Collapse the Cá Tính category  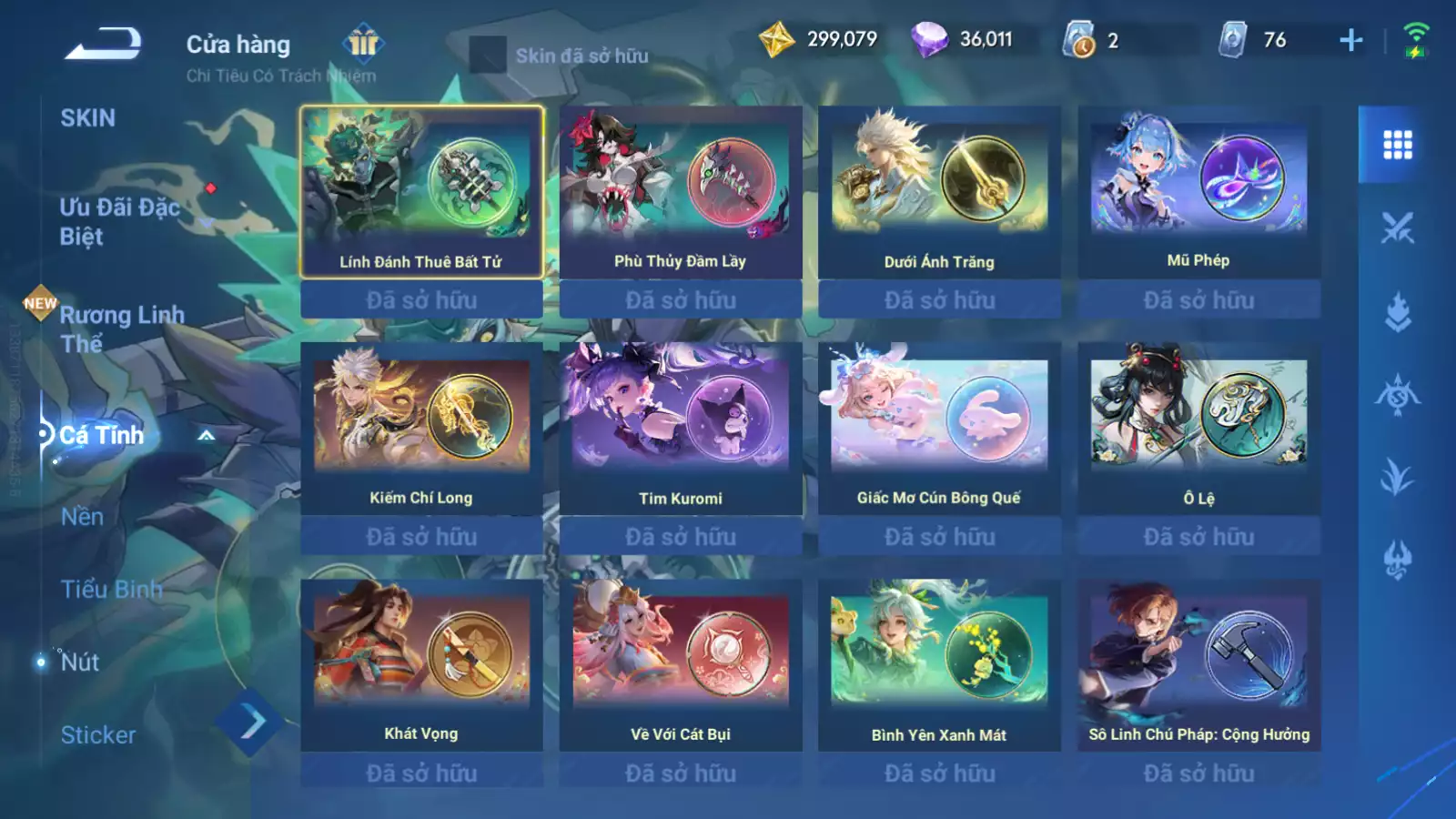[207, 436]
